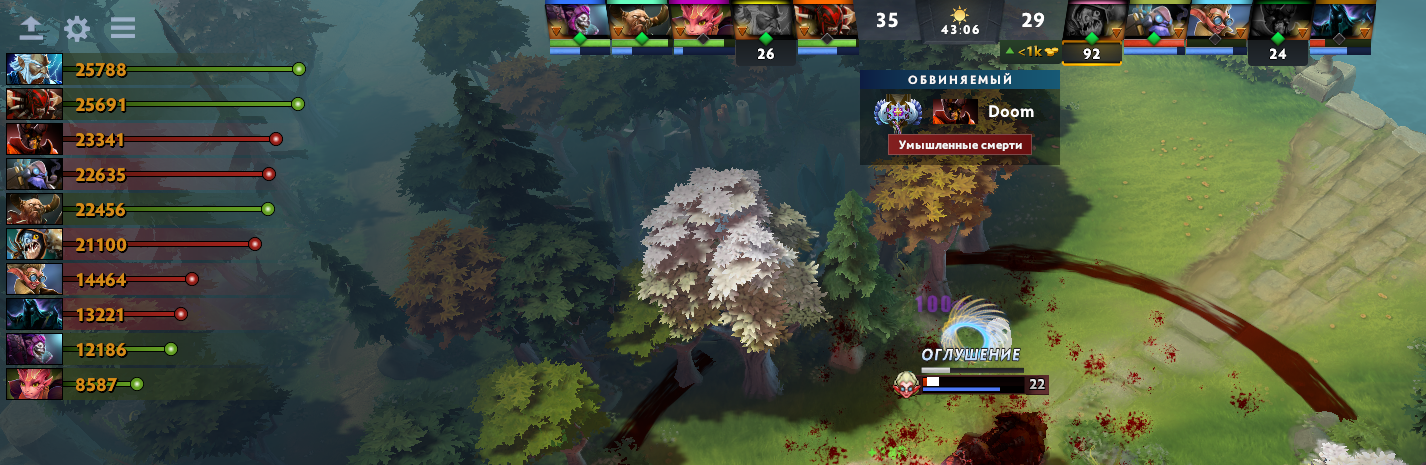The image size is (1426, 465).
Task: Choose Abaddon's portrait in the top bar
Action: (1340, 22)
